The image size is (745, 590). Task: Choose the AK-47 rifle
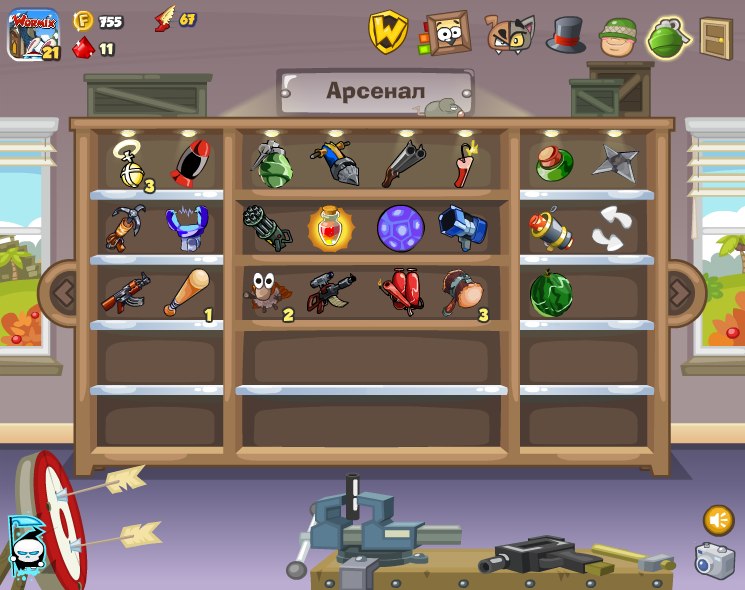click(126, 293)
